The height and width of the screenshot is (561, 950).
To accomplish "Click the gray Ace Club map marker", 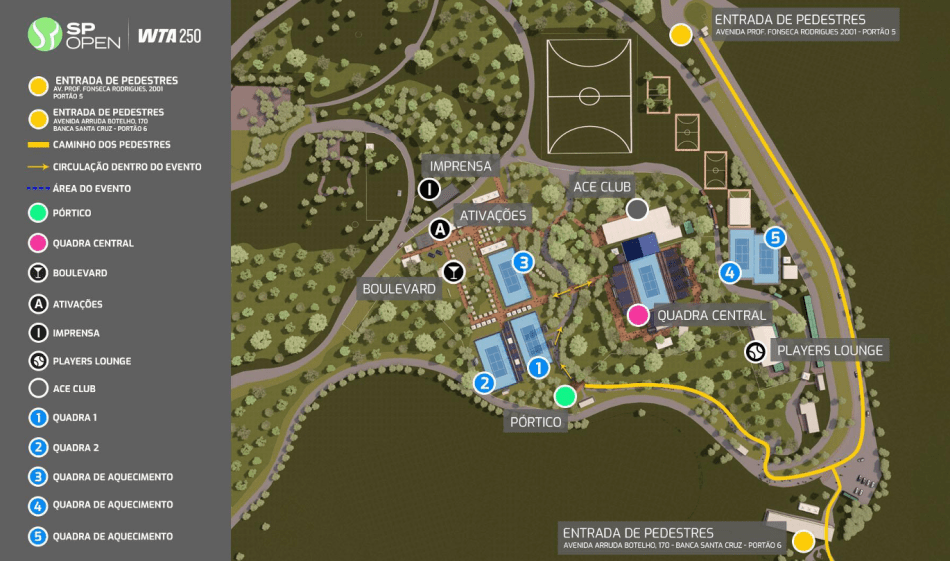I will click(637, 209).
